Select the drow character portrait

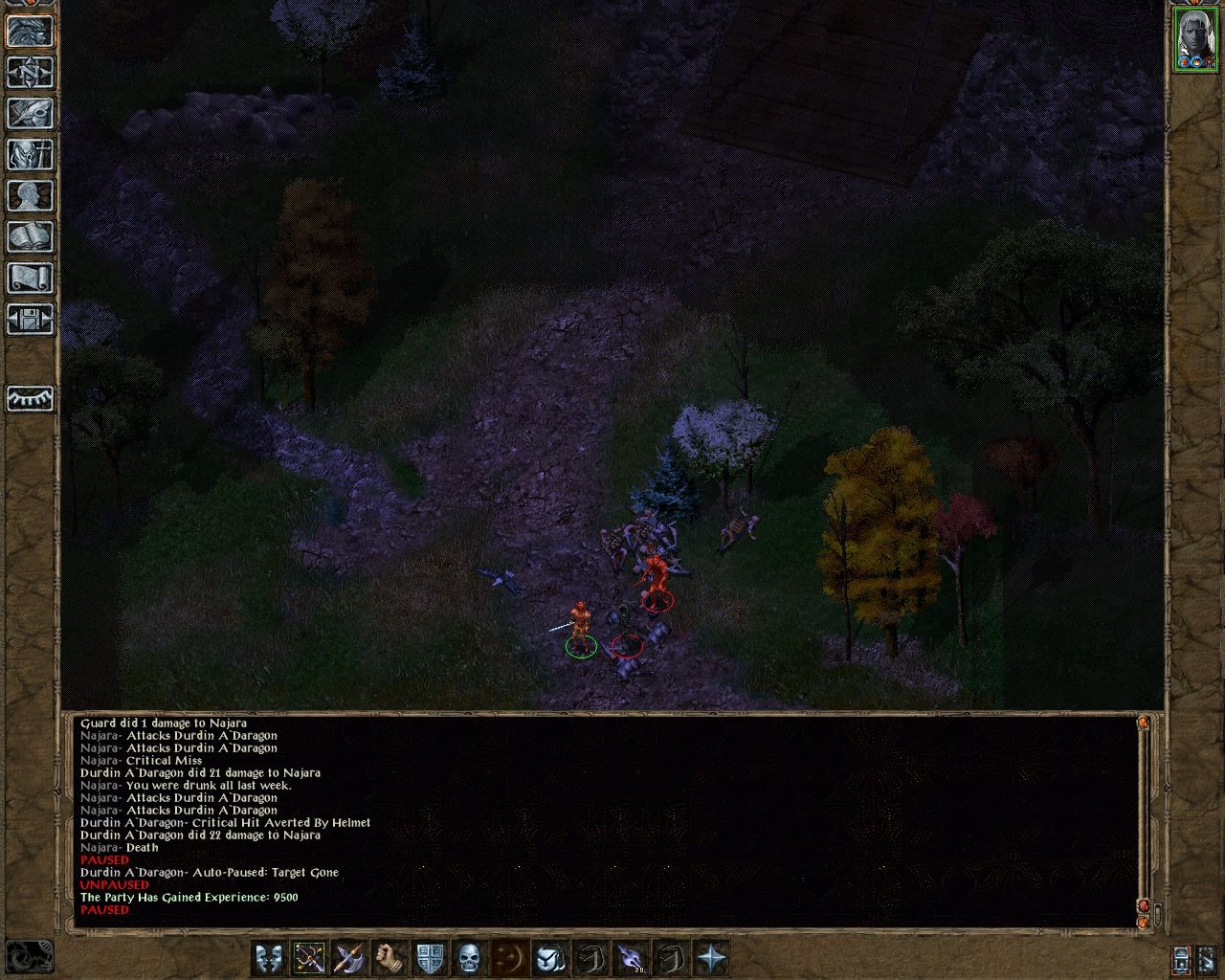click(1195, 39)
